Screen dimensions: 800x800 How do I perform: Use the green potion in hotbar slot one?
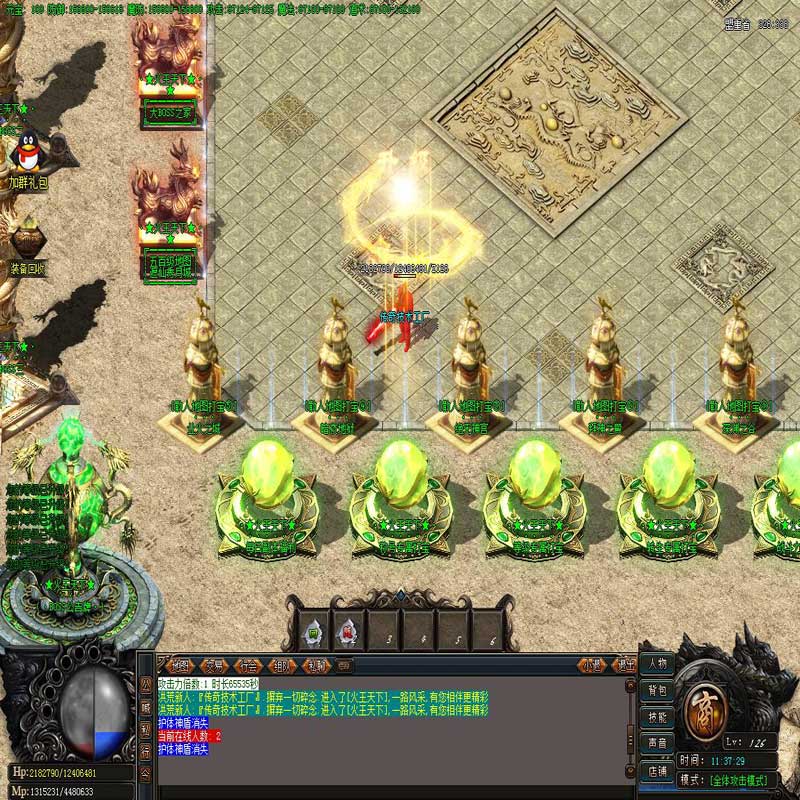click(313, 633)
